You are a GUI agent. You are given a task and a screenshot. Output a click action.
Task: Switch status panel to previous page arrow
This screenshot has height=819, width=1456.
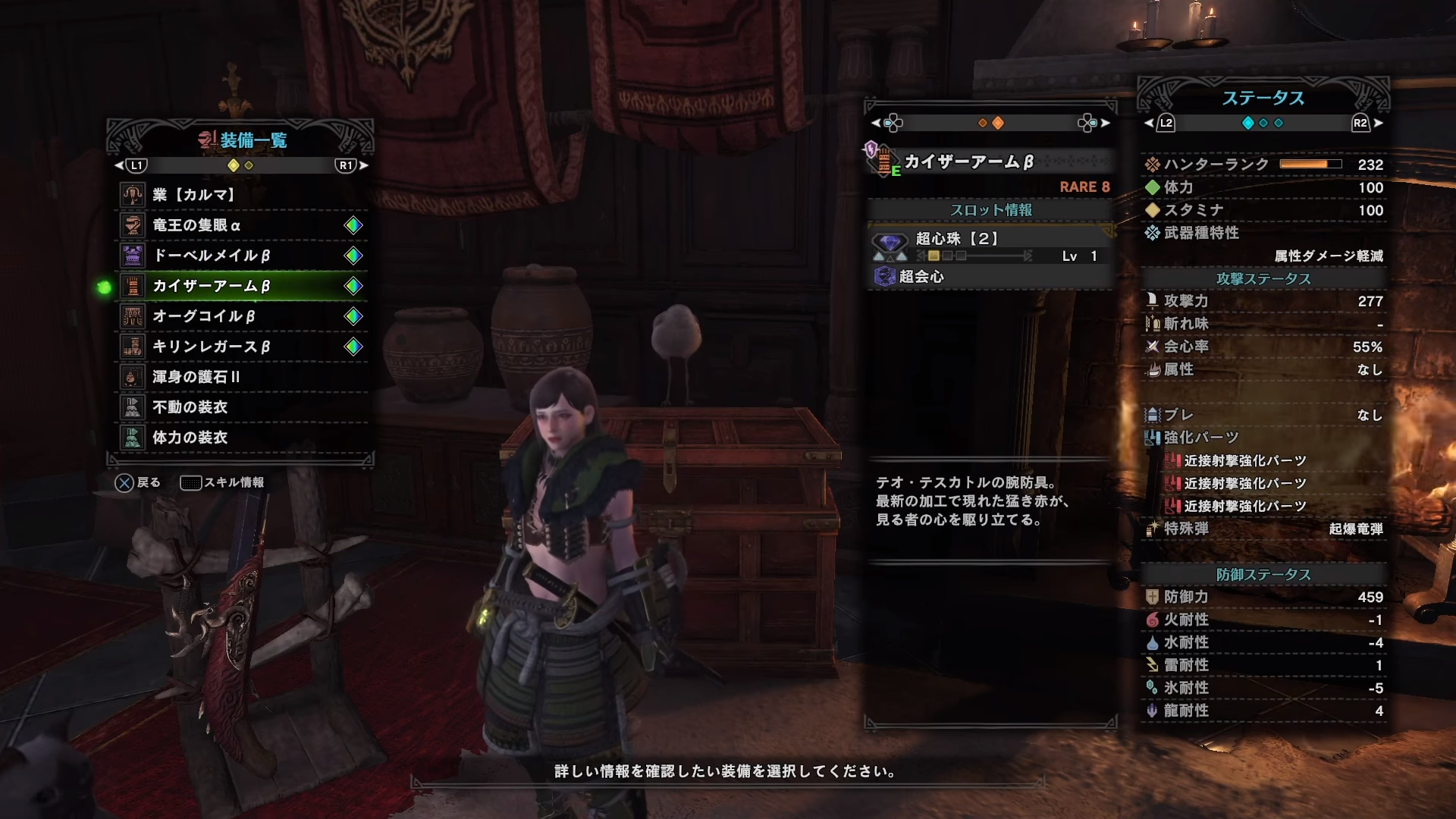click(1149, 123)
